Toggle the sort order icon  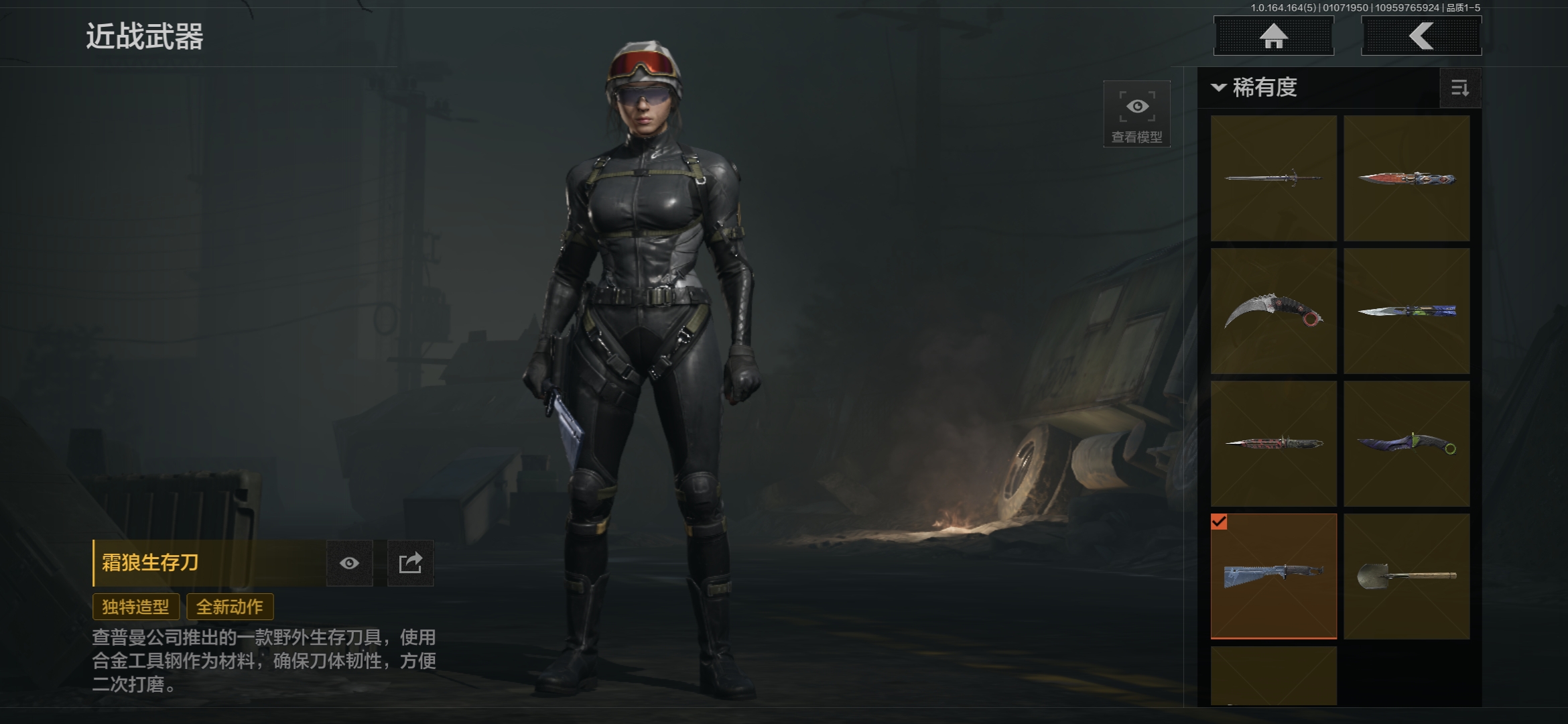point(1459,88)
